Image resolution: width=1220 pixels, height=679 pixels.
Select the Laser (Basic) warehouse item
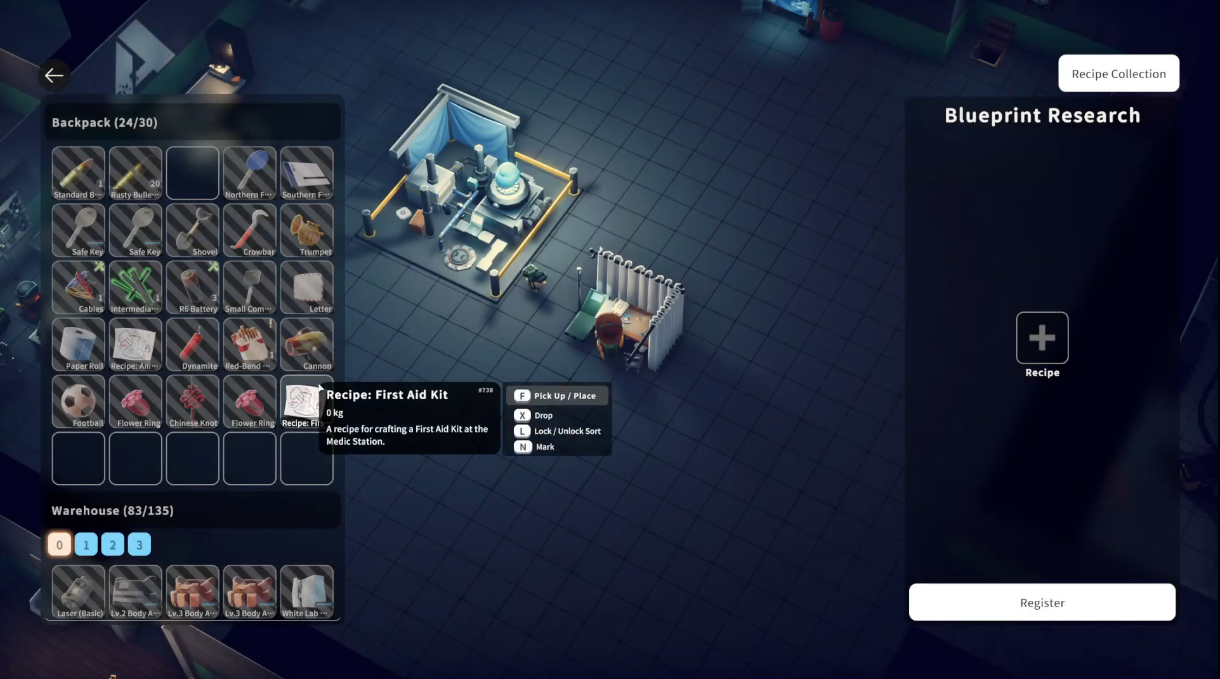78,591
